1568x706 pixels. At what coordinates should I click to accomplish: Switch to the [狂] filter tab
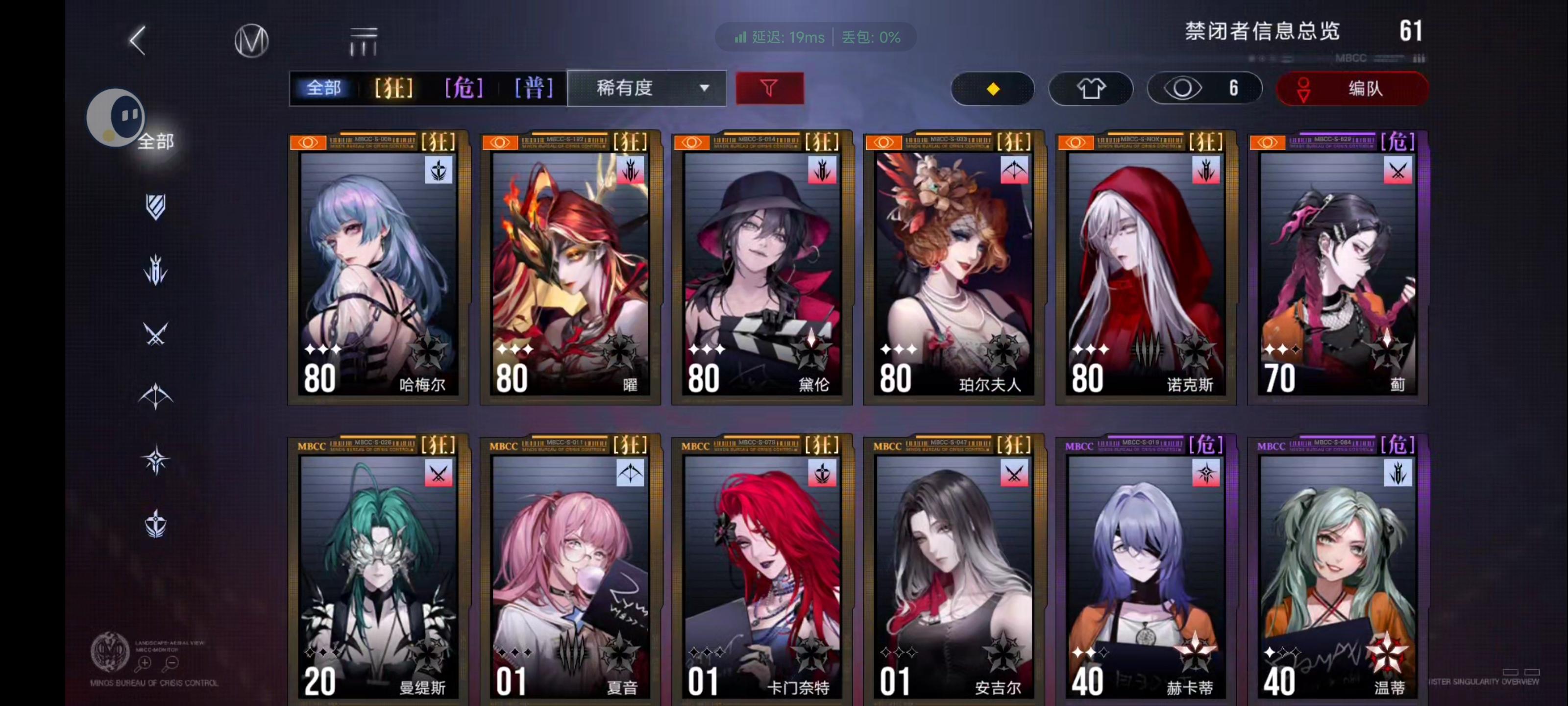(394, 88)
